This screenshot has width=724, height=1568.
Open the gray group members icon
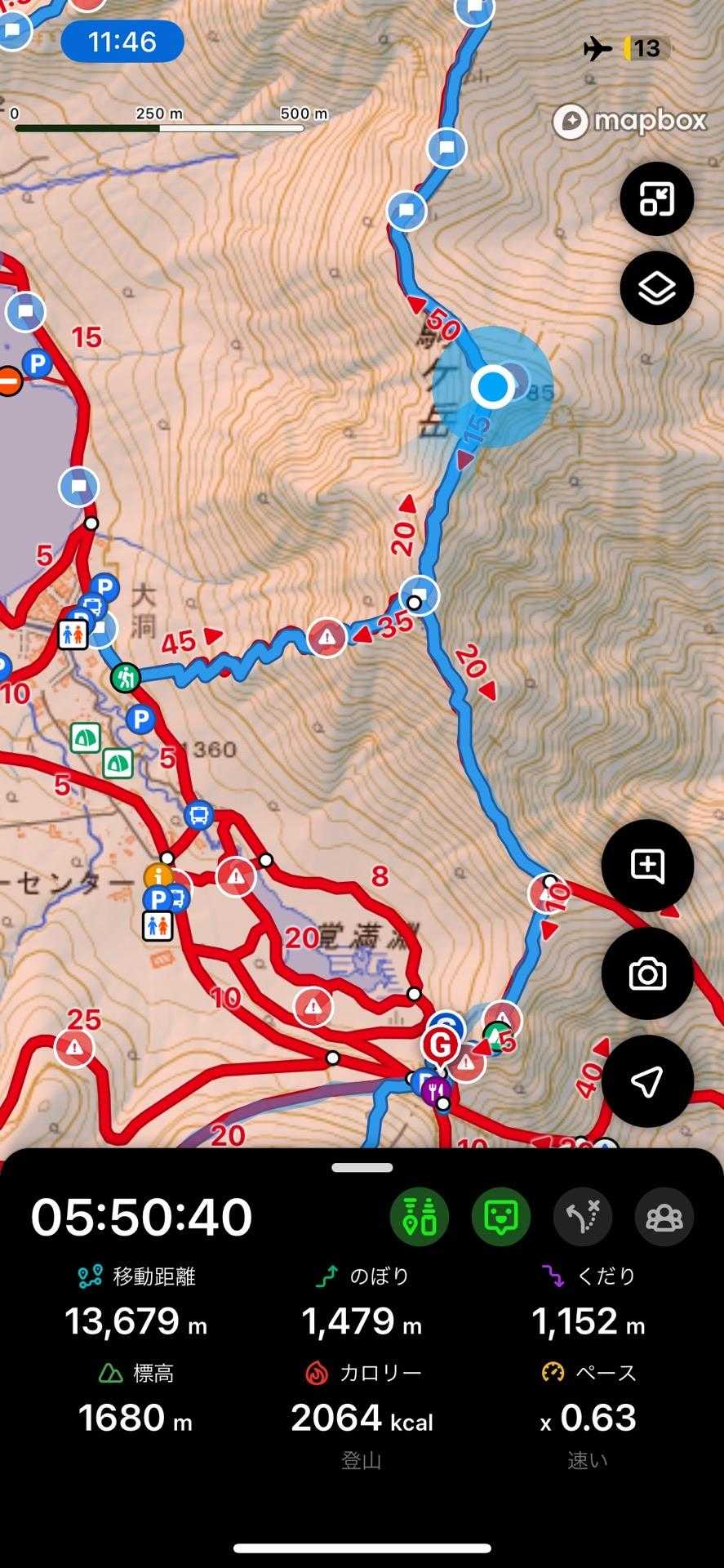click(664, 1217)
